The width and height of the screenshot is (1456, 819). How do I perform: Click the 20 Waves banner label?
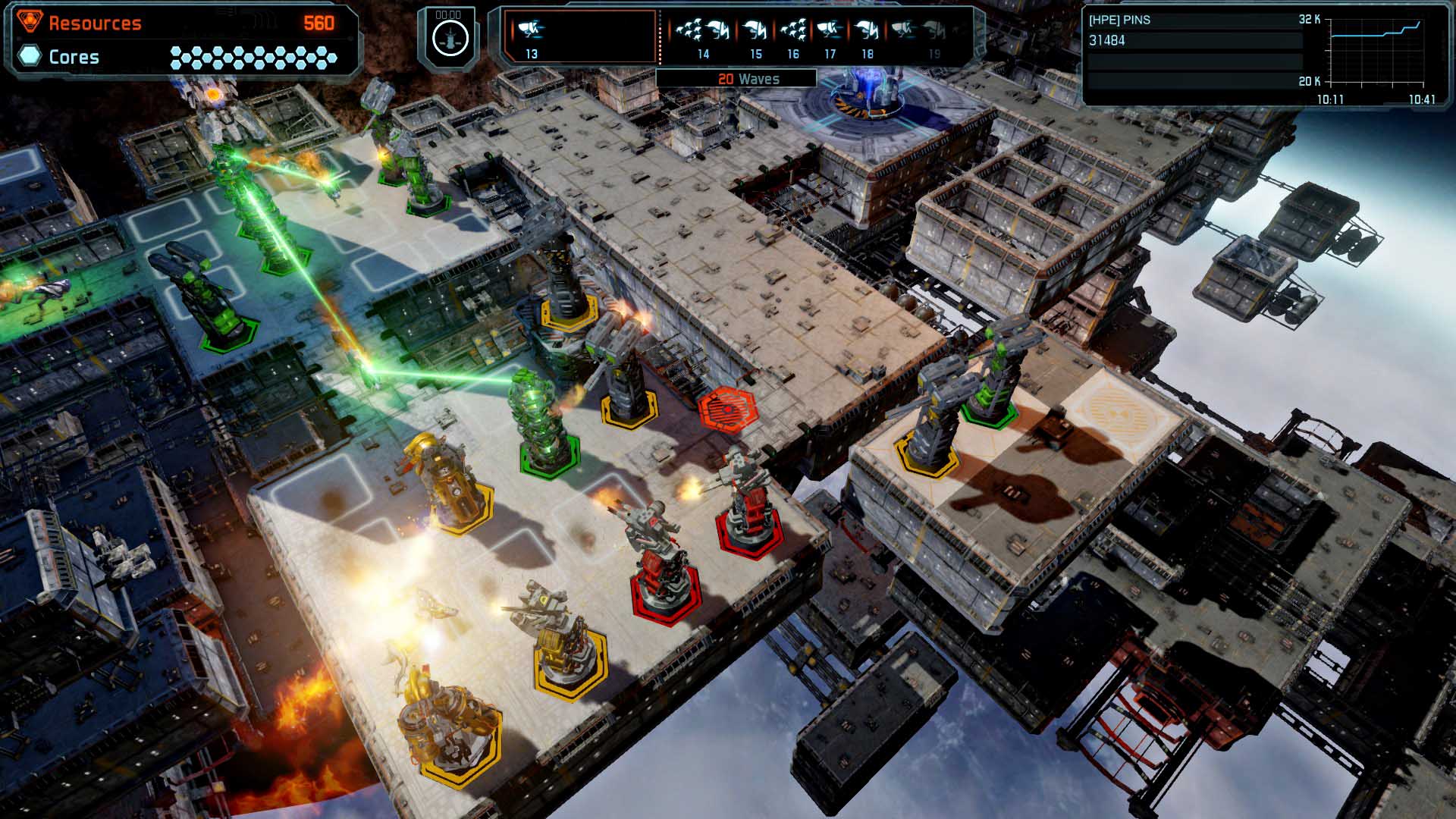click(x=749, y=78)
